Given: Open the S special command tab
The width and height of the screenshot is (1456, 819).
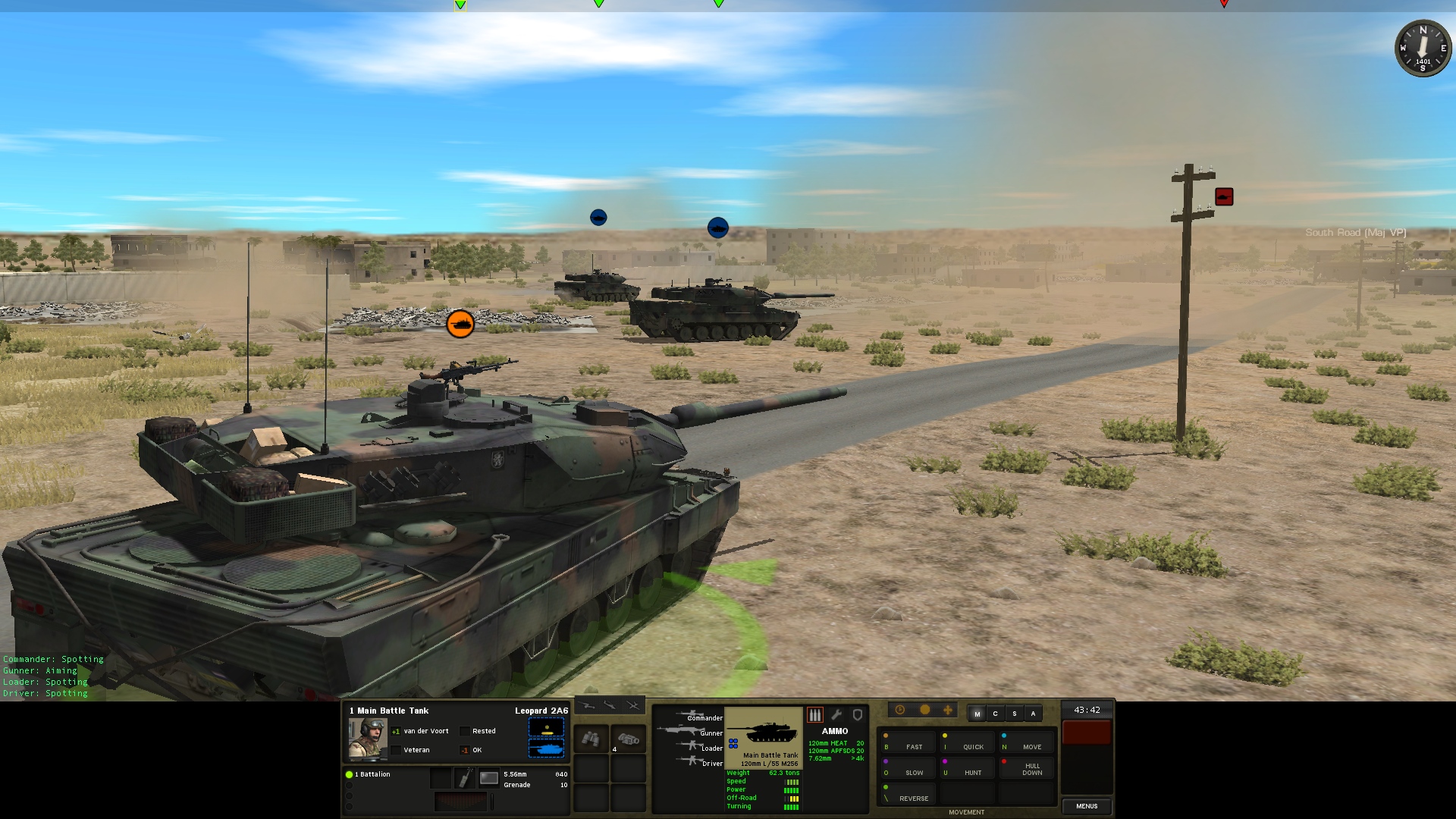Looking at the screenshot, I should coord(1015,714).
